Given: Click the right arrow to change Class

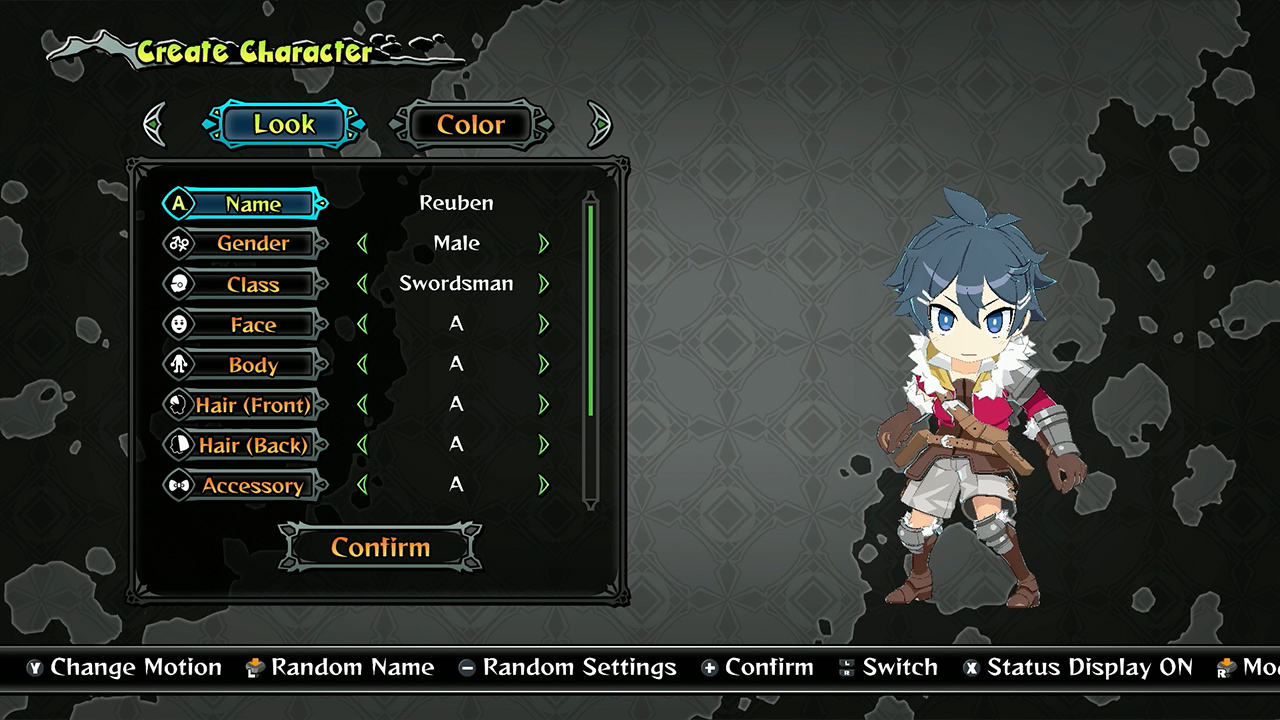Looking at the screenshot, I should point(544,283).
